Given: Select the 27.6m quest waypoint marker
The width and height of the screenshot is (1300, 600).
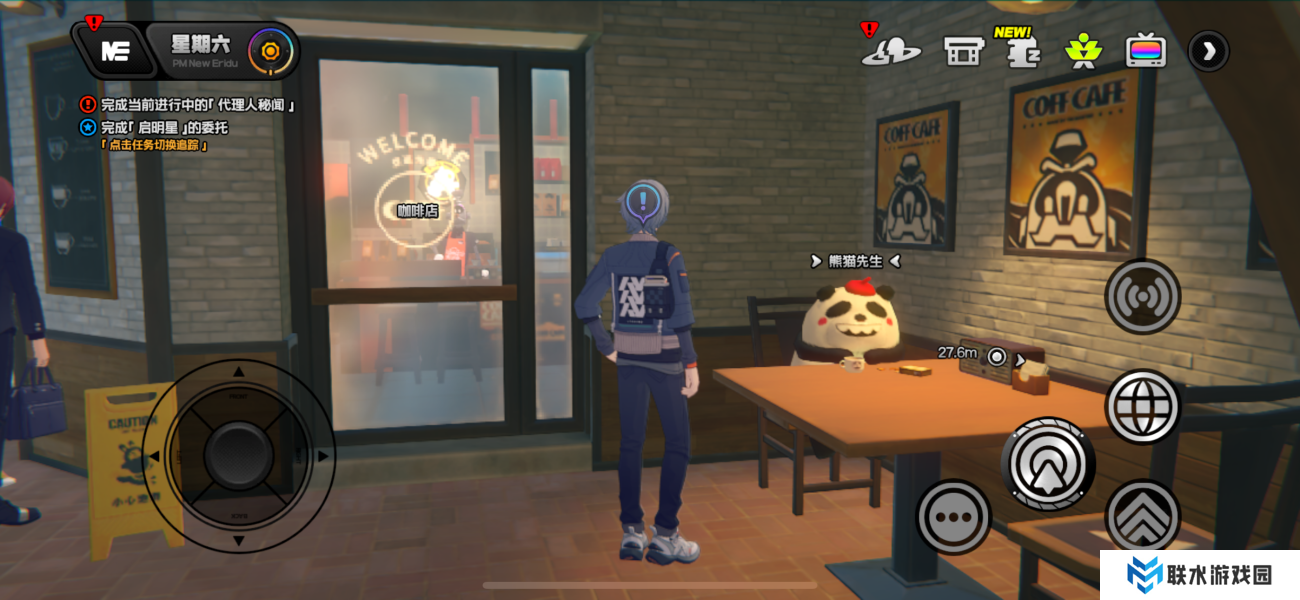Looking at the screenshot, I should click(x=996, y=356).
